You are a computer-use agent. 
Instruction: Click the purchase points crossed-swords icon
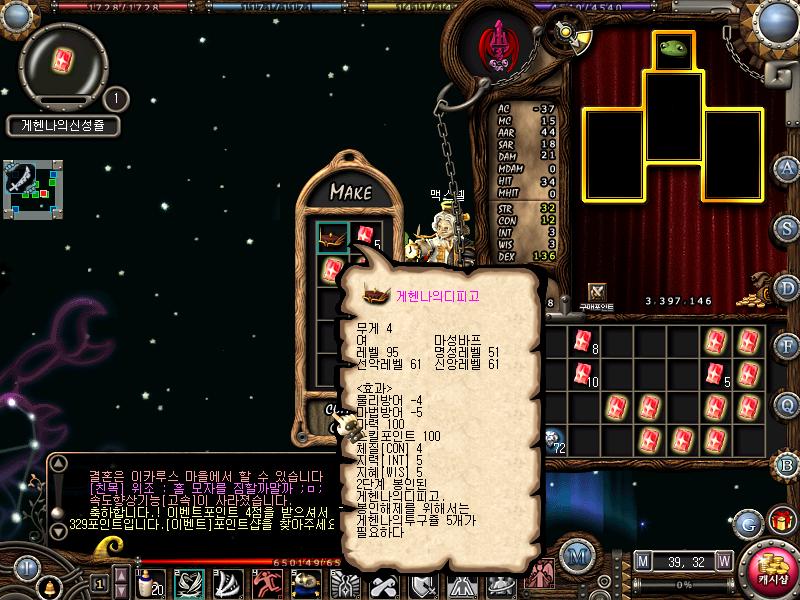(x=598, y=291)
